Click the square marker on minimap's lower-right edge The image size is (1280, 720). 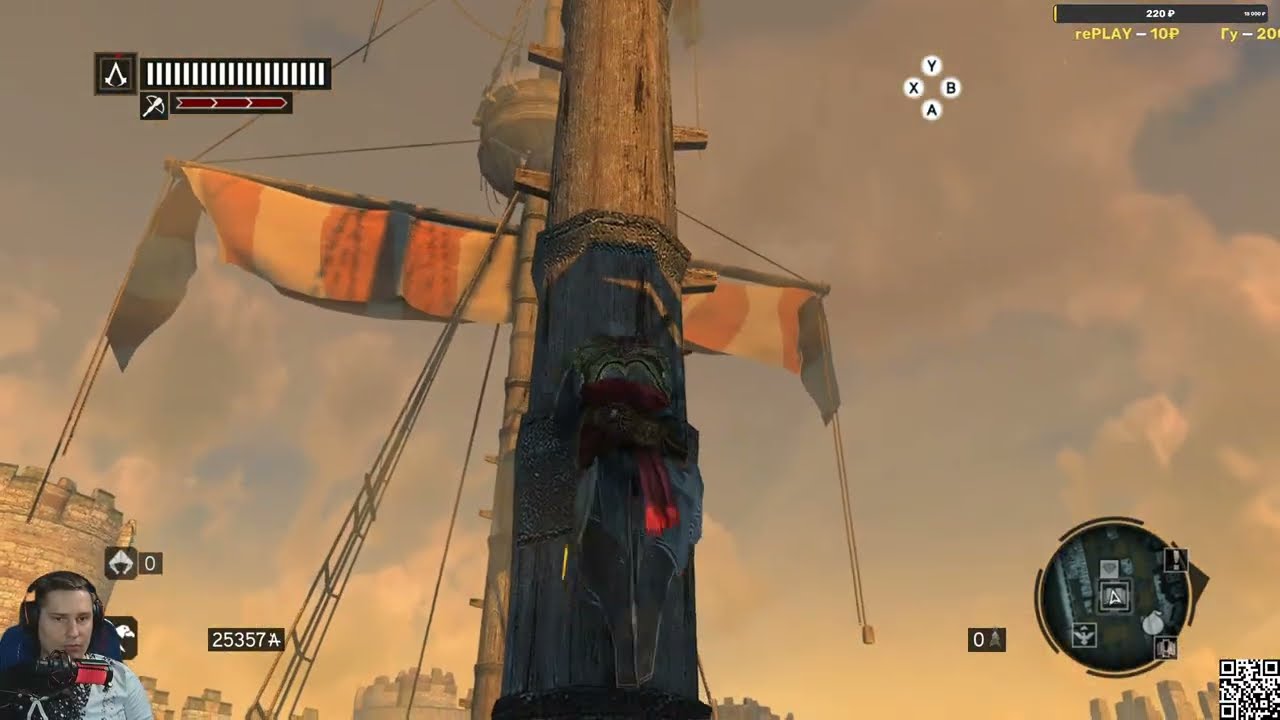coord(1166,648)
